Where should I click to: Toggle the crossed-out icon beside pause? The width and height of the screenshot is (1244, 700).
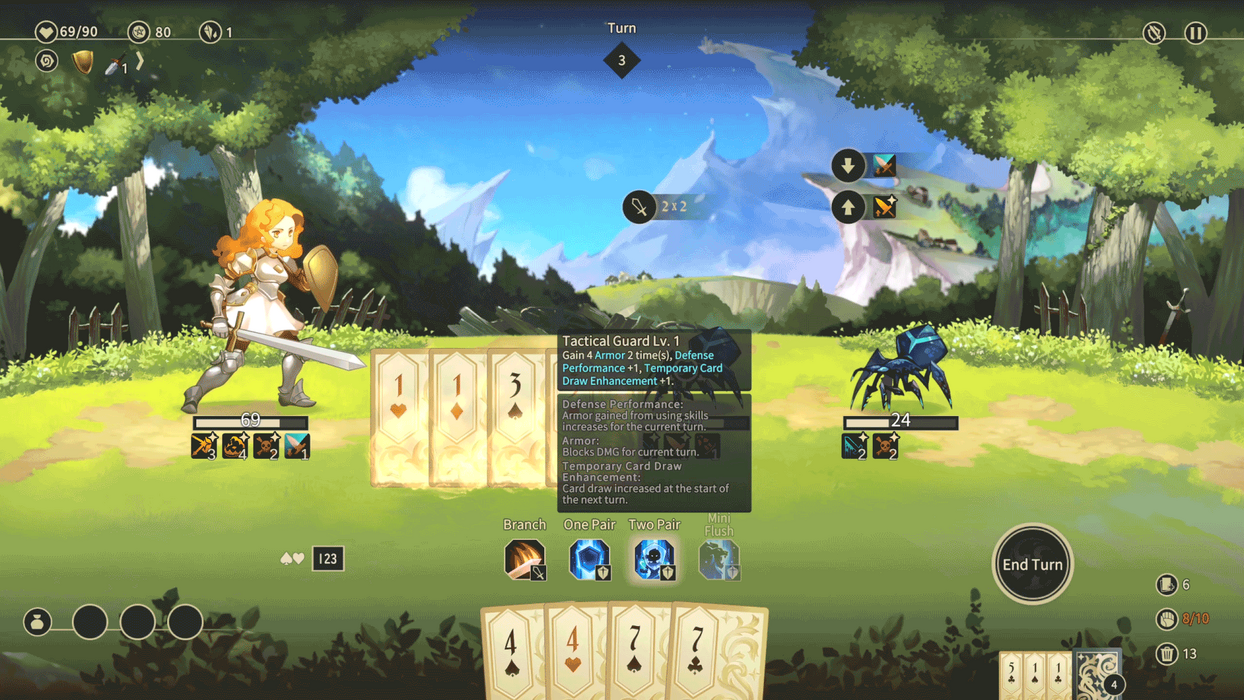(1154, 33)
